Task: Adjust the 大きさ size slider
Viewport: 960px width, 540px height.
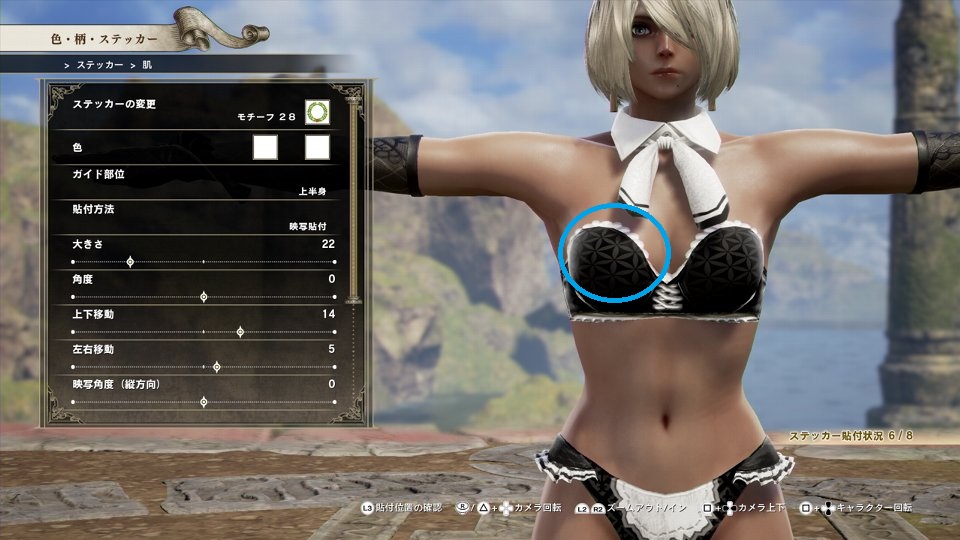Action: click(x=130, y=262)
